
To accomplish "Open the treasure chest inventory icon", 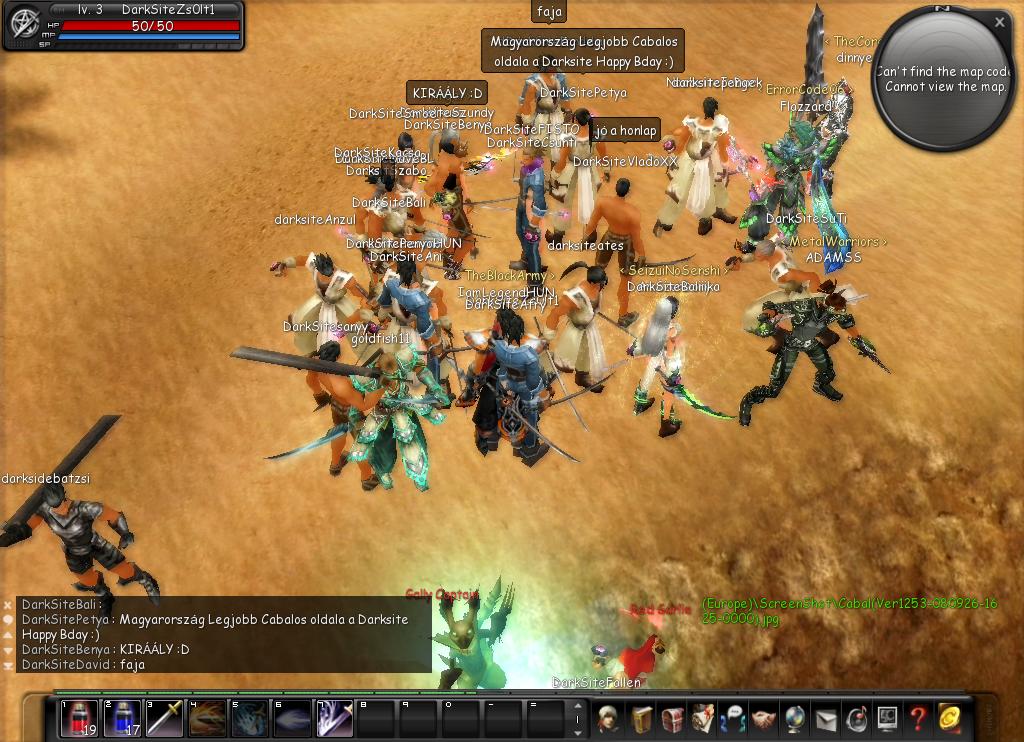I will coord(672,718).
